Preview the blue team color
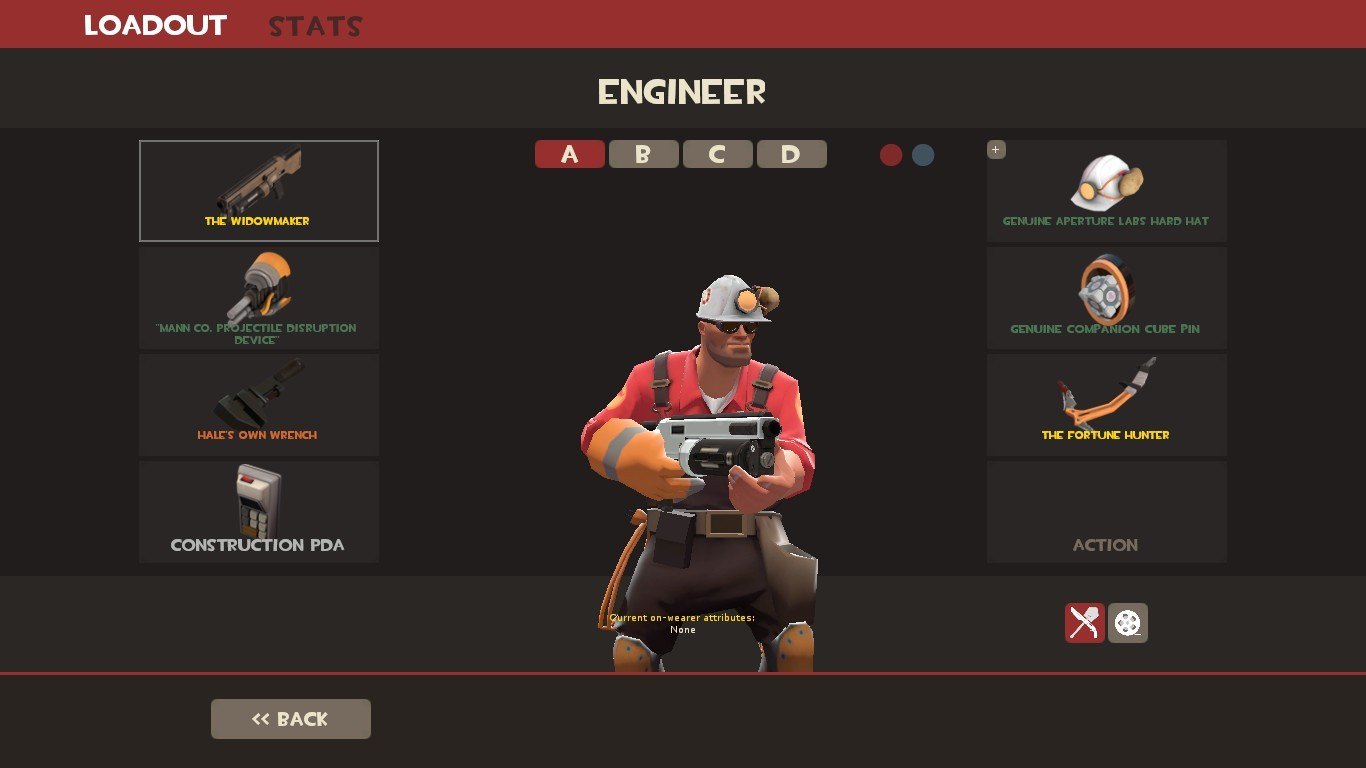This screenshot has height=768, width=1366. (x=923, y=155)
